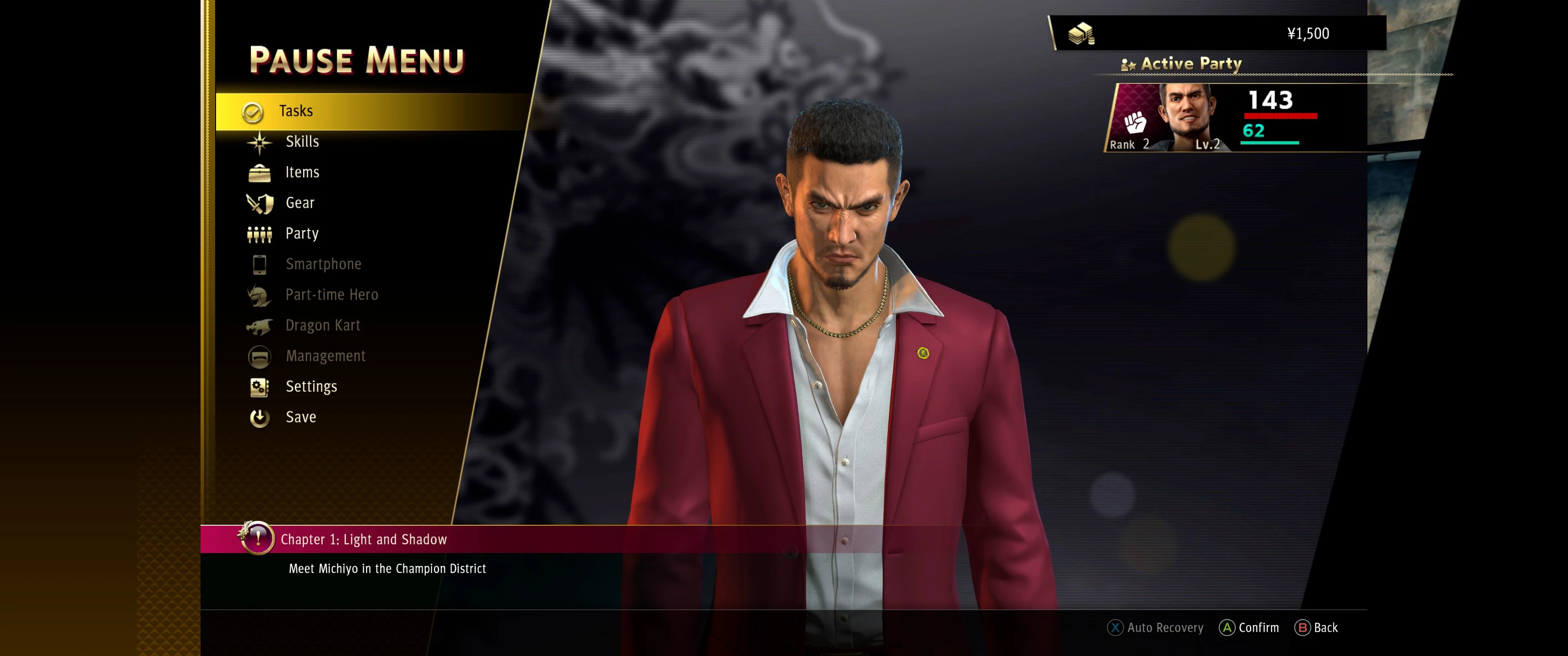This screenshot has height=656, width=1568.
Task: Click the Part-time Hero helmet icon
Action: pos(260,295)
